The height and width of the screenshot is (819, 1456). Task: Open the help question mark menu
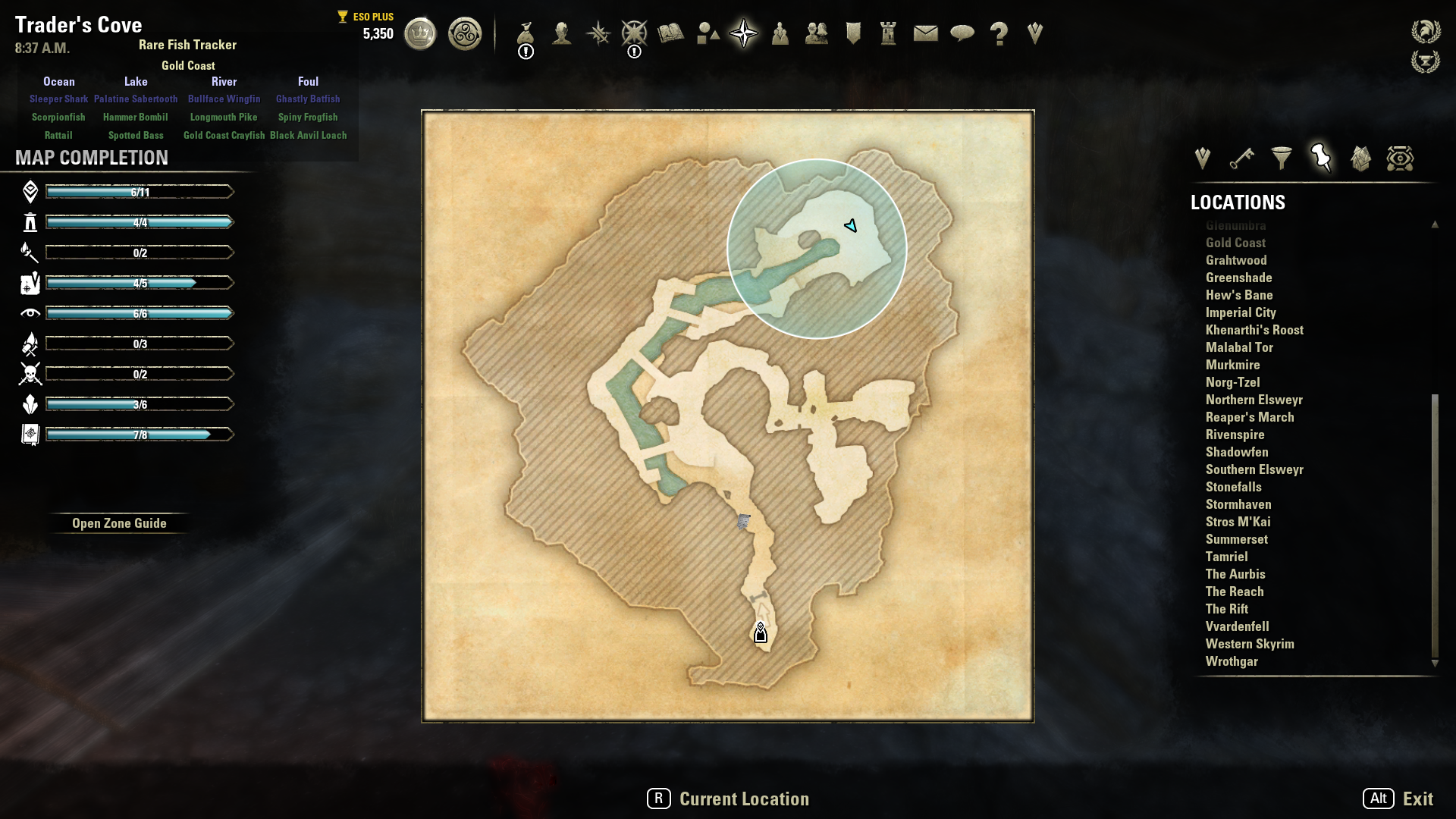coord(999,33)
